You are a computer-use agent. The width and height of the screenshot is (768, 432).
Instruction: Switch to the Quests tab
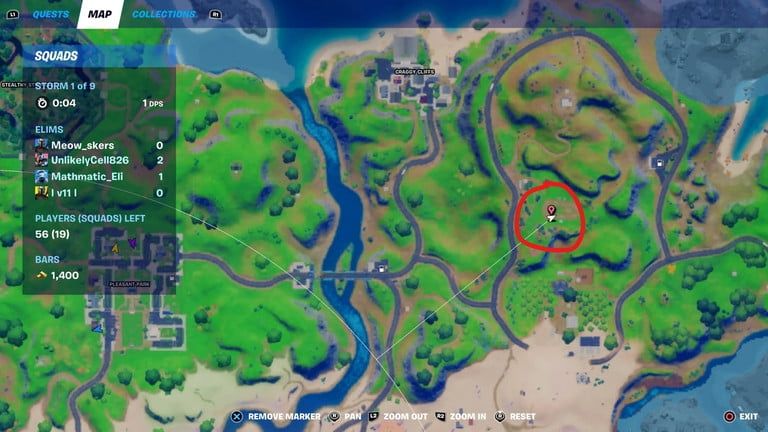(50, 14)
